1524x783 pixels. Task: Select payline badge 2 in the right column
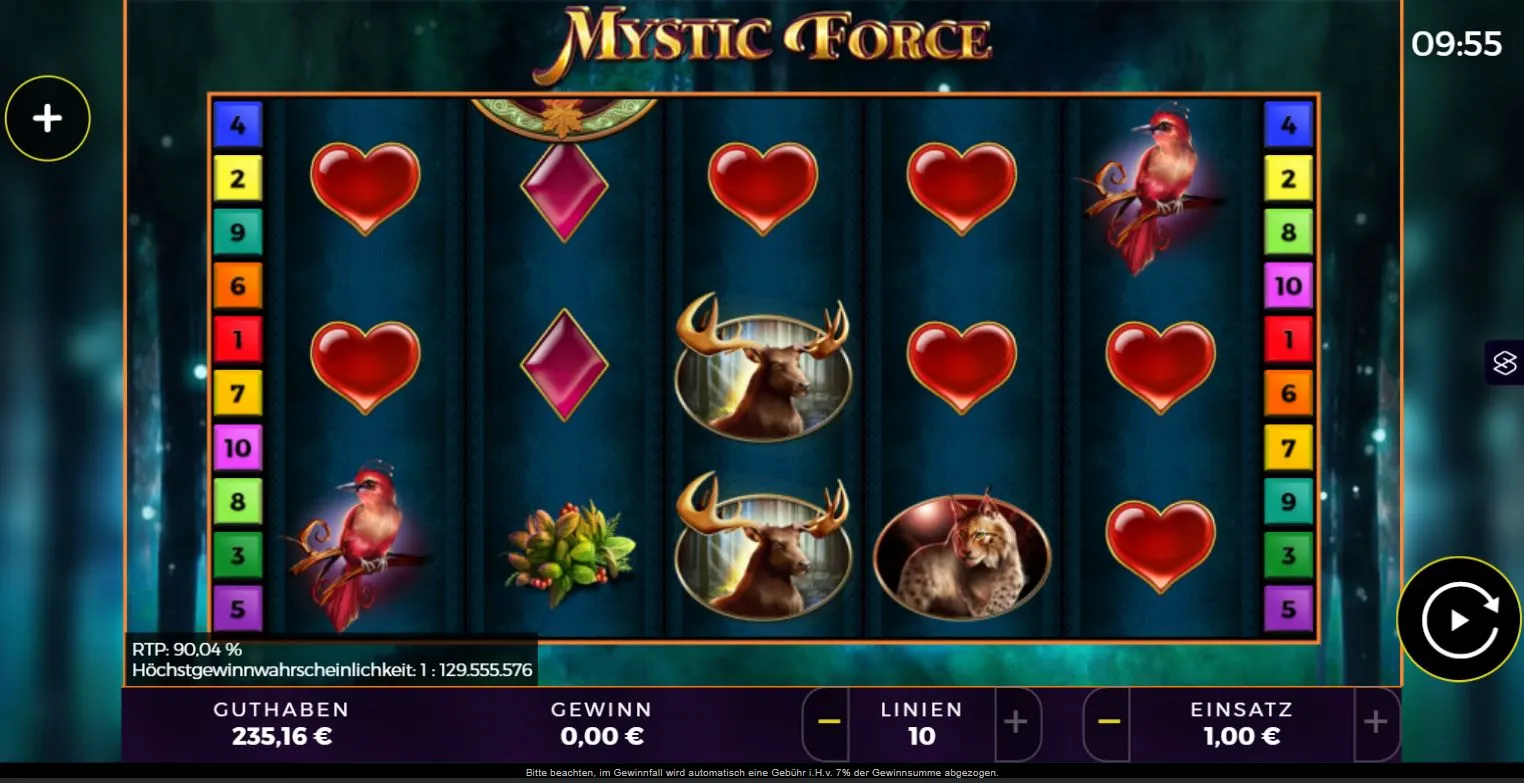tap(1288, 178)
